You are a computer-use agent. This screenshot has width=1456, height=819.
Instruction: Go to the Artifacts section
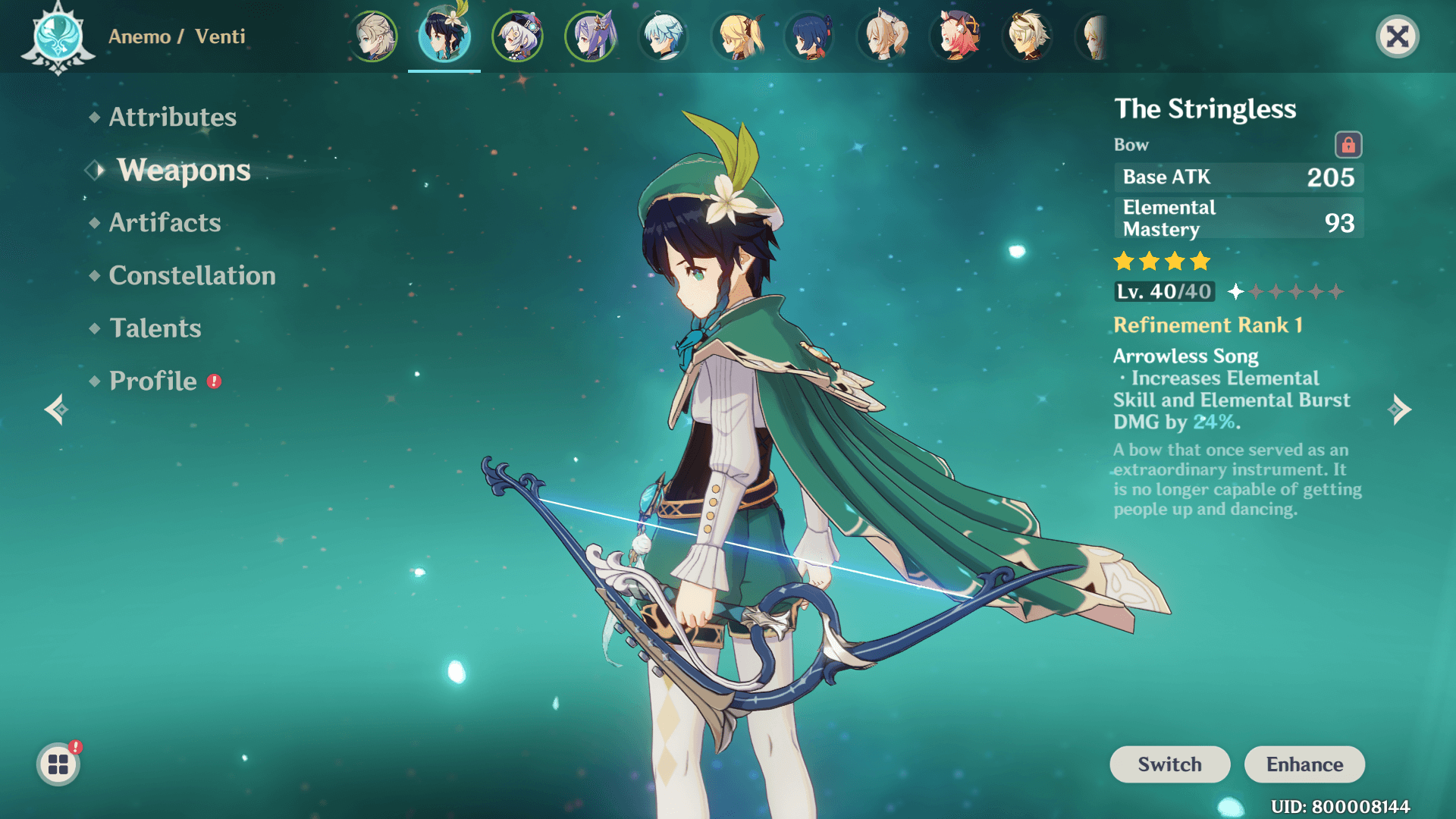click(x=165, y=222)
